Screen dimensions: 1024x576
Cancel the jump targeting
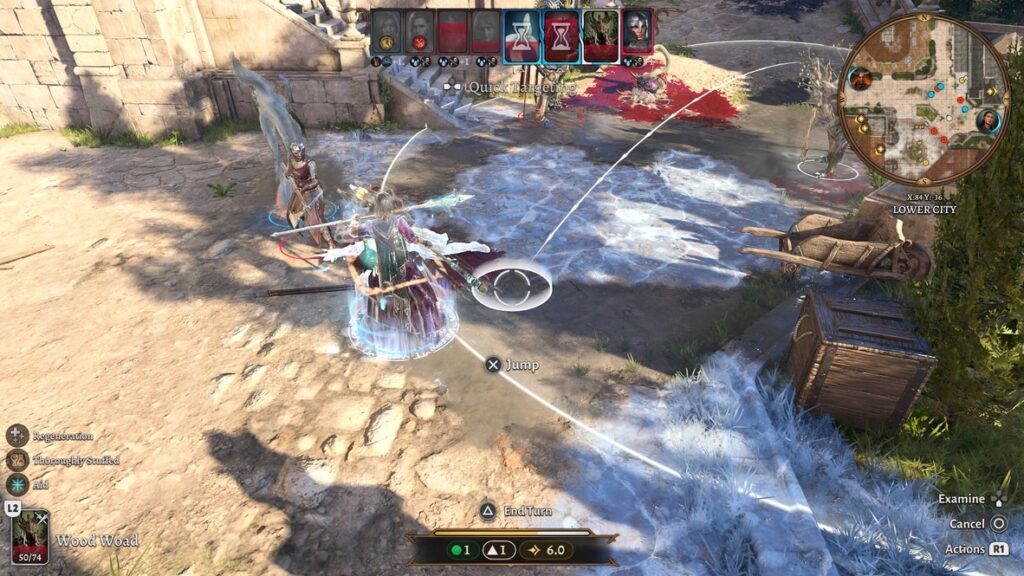click(998, 523)
